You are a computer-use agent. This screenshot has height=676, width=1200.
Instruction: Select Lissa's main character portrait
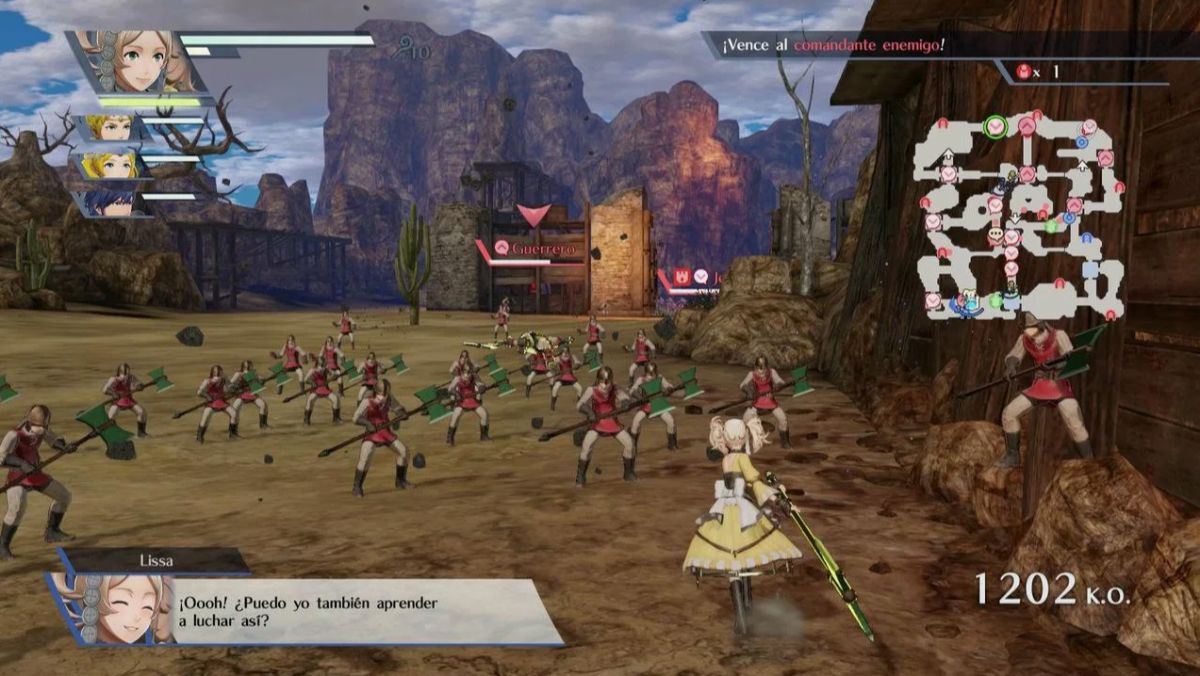pos(138,62)
